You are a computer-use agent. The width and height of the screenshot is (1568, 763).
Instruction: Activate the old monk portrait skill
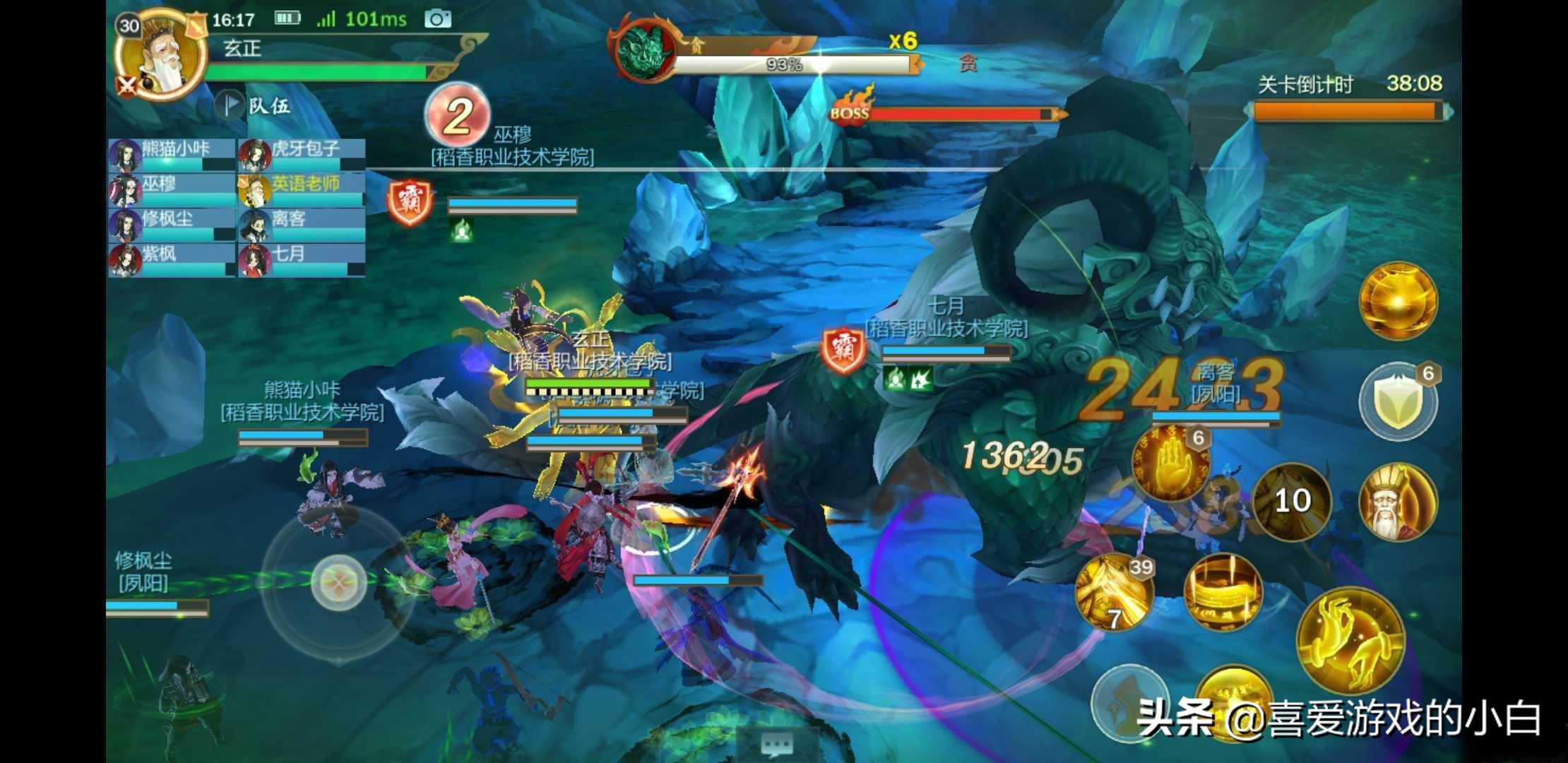pos(1396,502)
